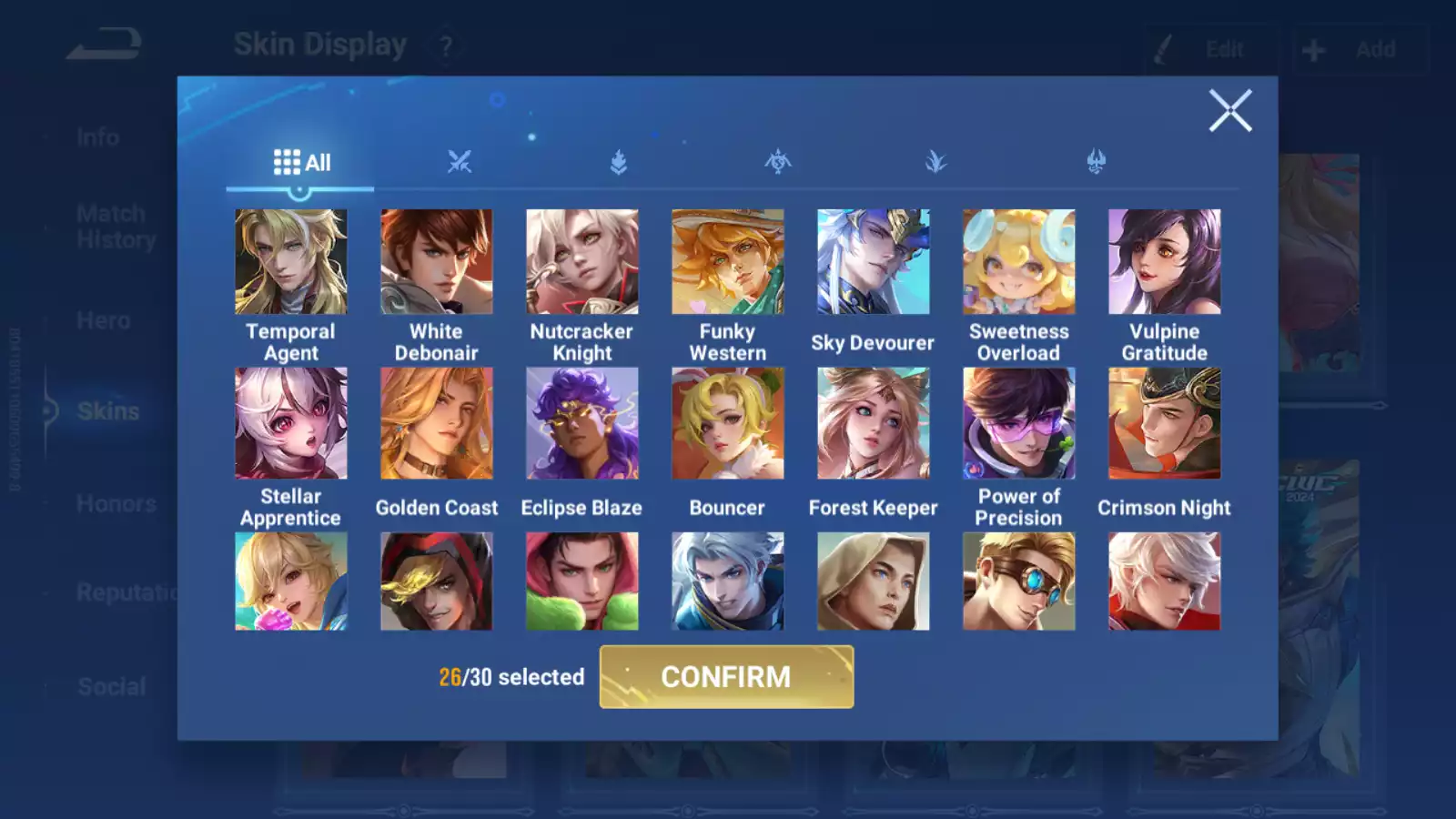1456x819 pixels.
Task: Pick the Bouncer skin
Action: pyautogui.click(x=728, y=423)
